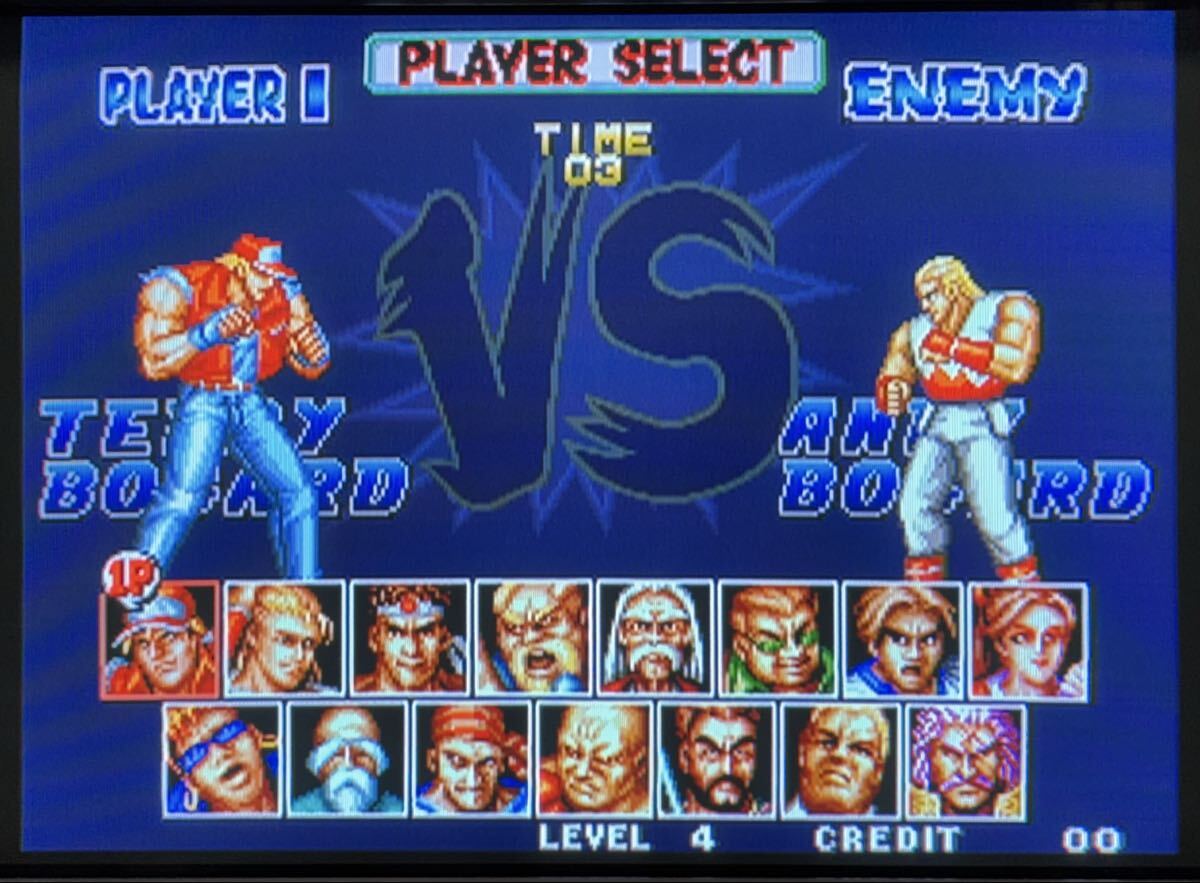This screenshot has height=883, width=1200.
Task: Choose Andy Bogard's long blond hair portrait
Action: tap(284, 639)
